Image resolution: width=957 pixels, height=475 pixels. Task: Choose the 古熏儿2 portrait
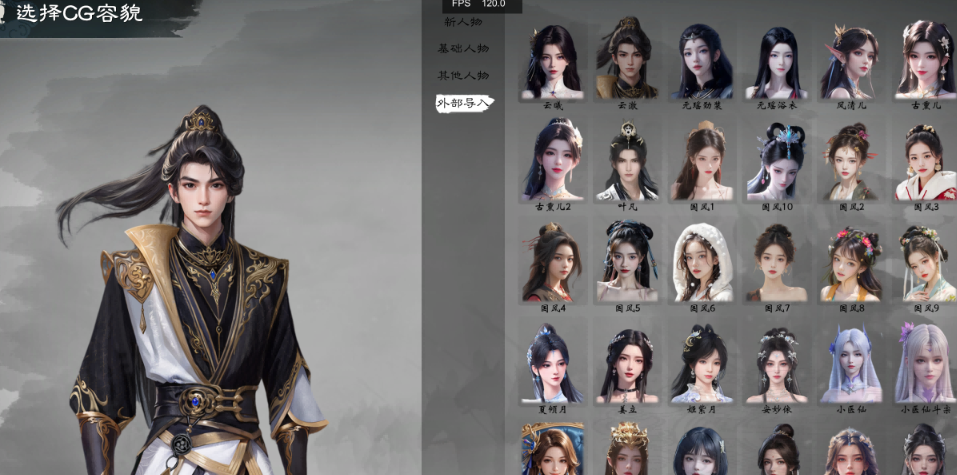click(x=553, y=160)
